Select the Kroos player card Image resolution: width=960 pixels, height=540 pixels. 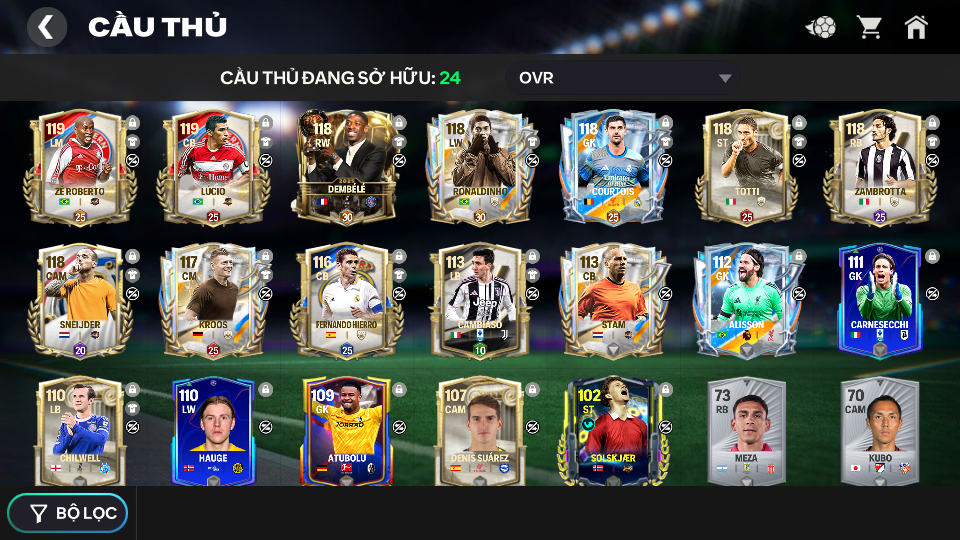tap(212, 300)
